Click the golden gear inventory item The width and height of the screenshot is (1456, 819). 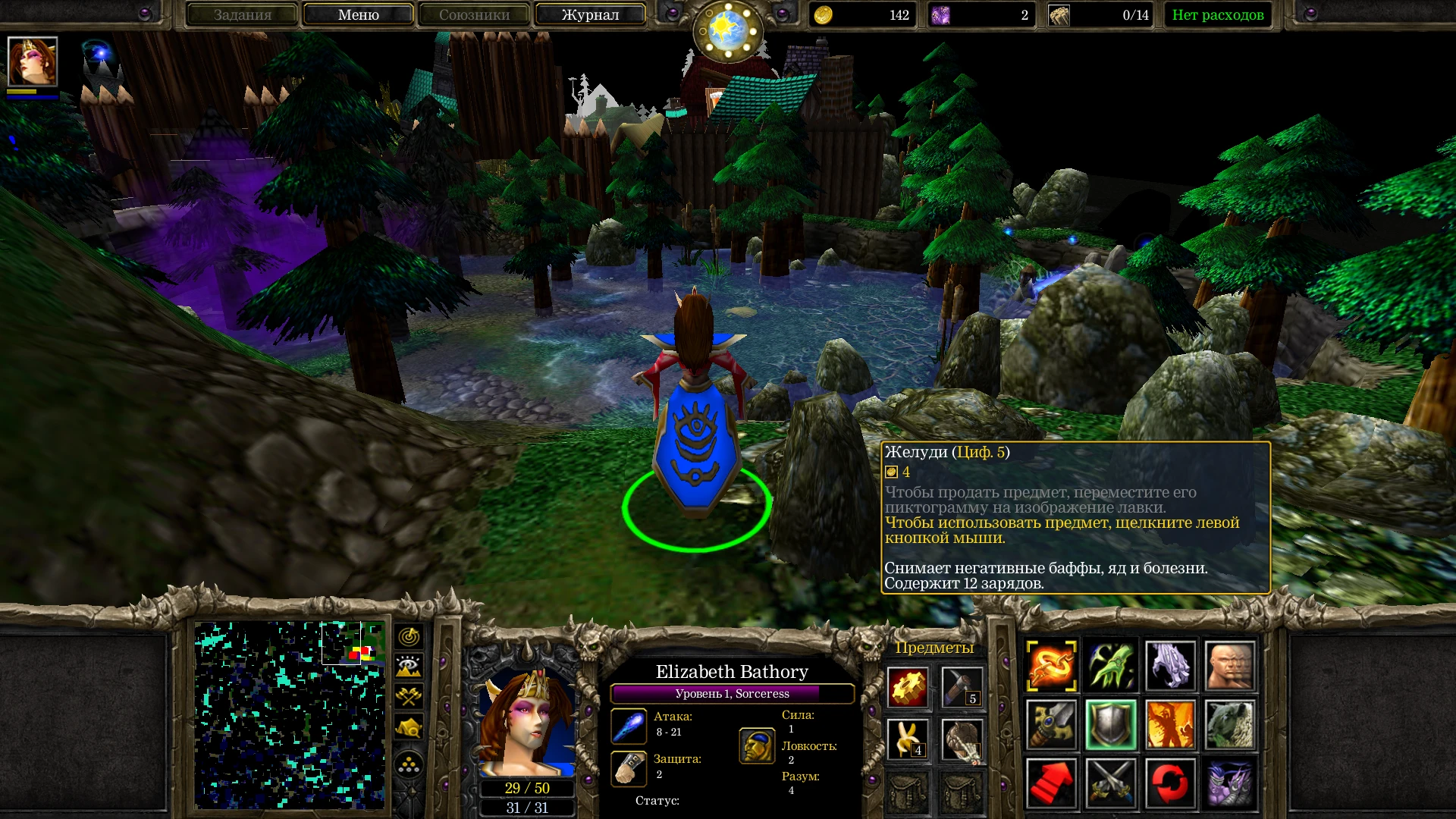click(908, 686)
